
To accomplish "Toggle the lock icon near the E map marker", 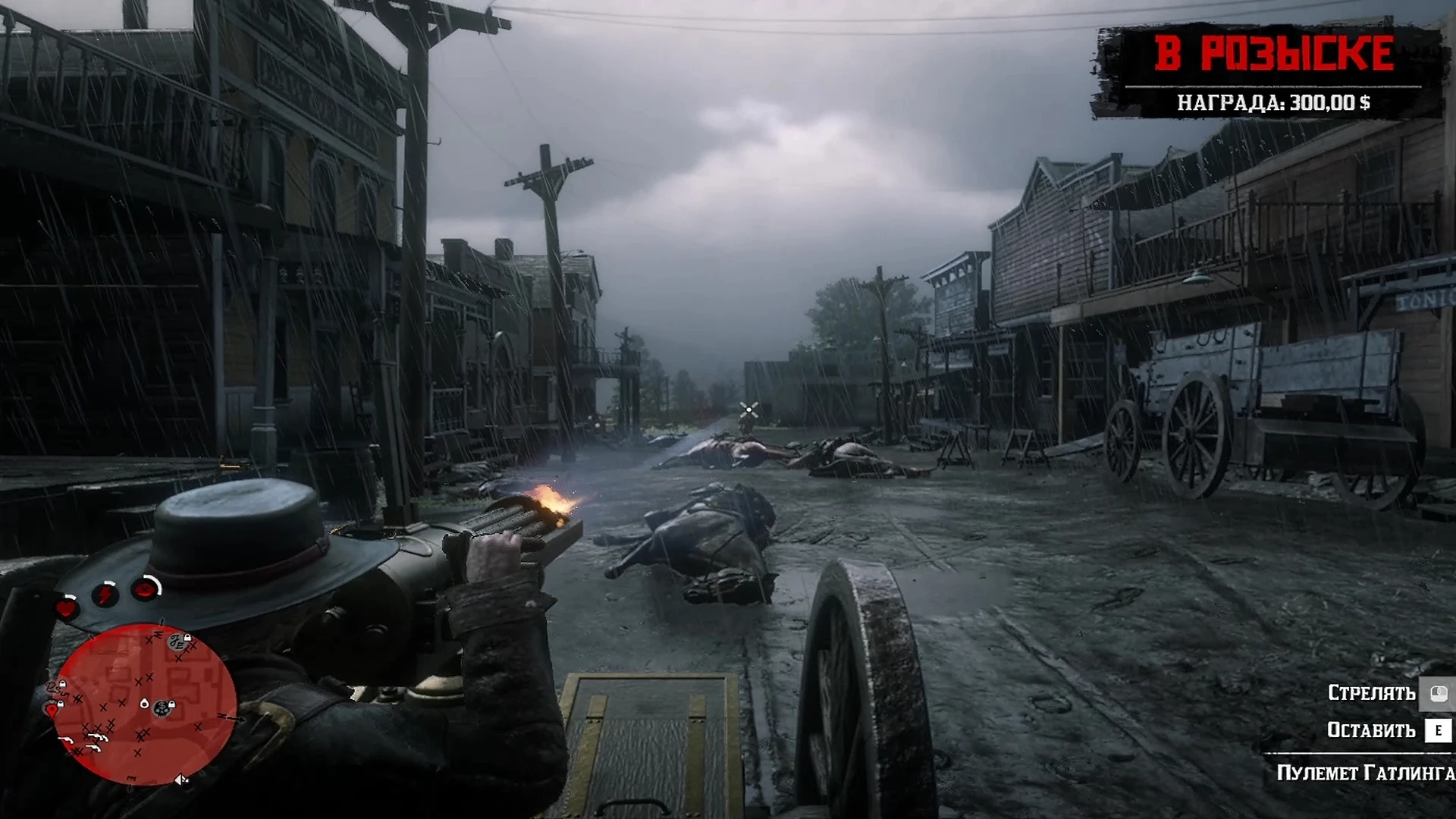I will point(188,638).
